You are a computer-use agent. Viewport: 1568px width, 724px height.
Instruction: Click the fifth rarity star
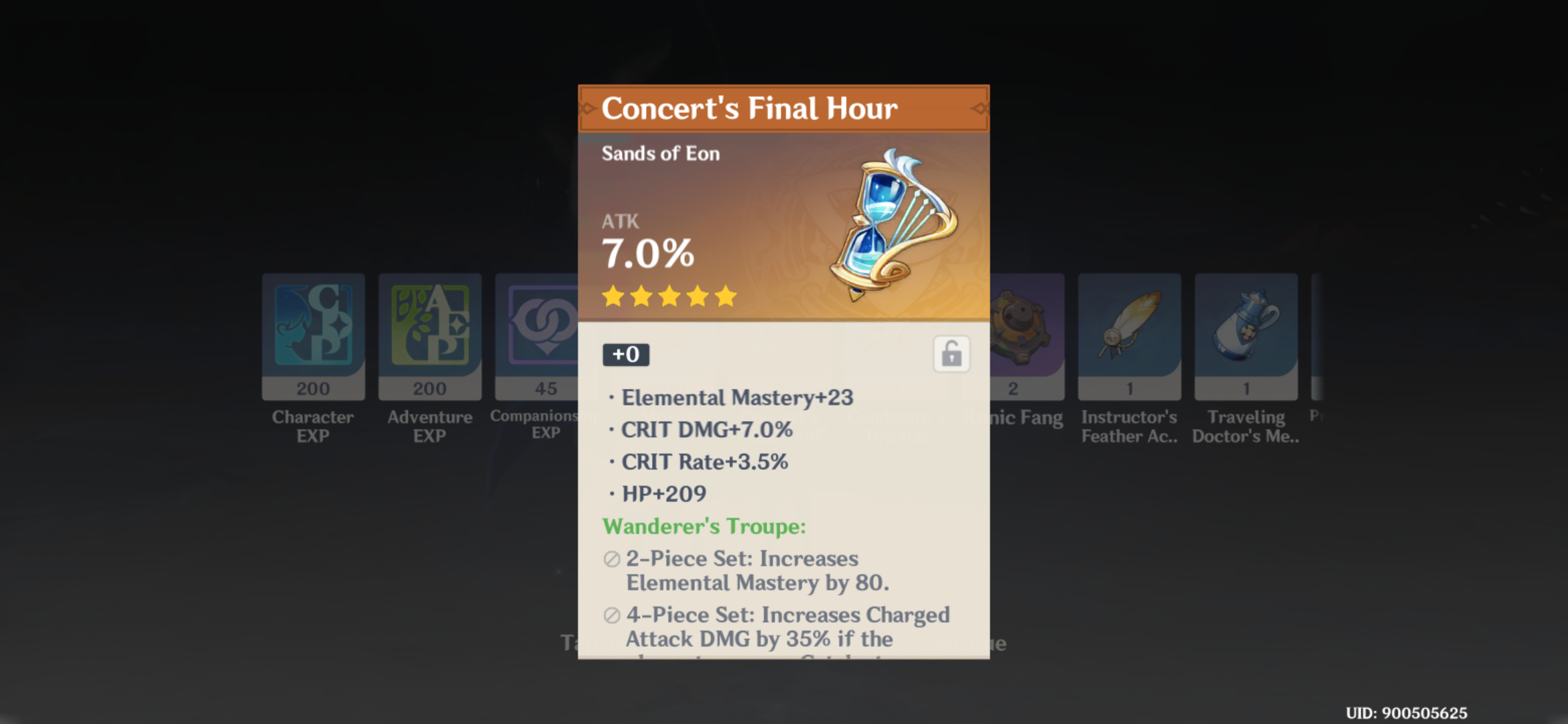point(724,295)
